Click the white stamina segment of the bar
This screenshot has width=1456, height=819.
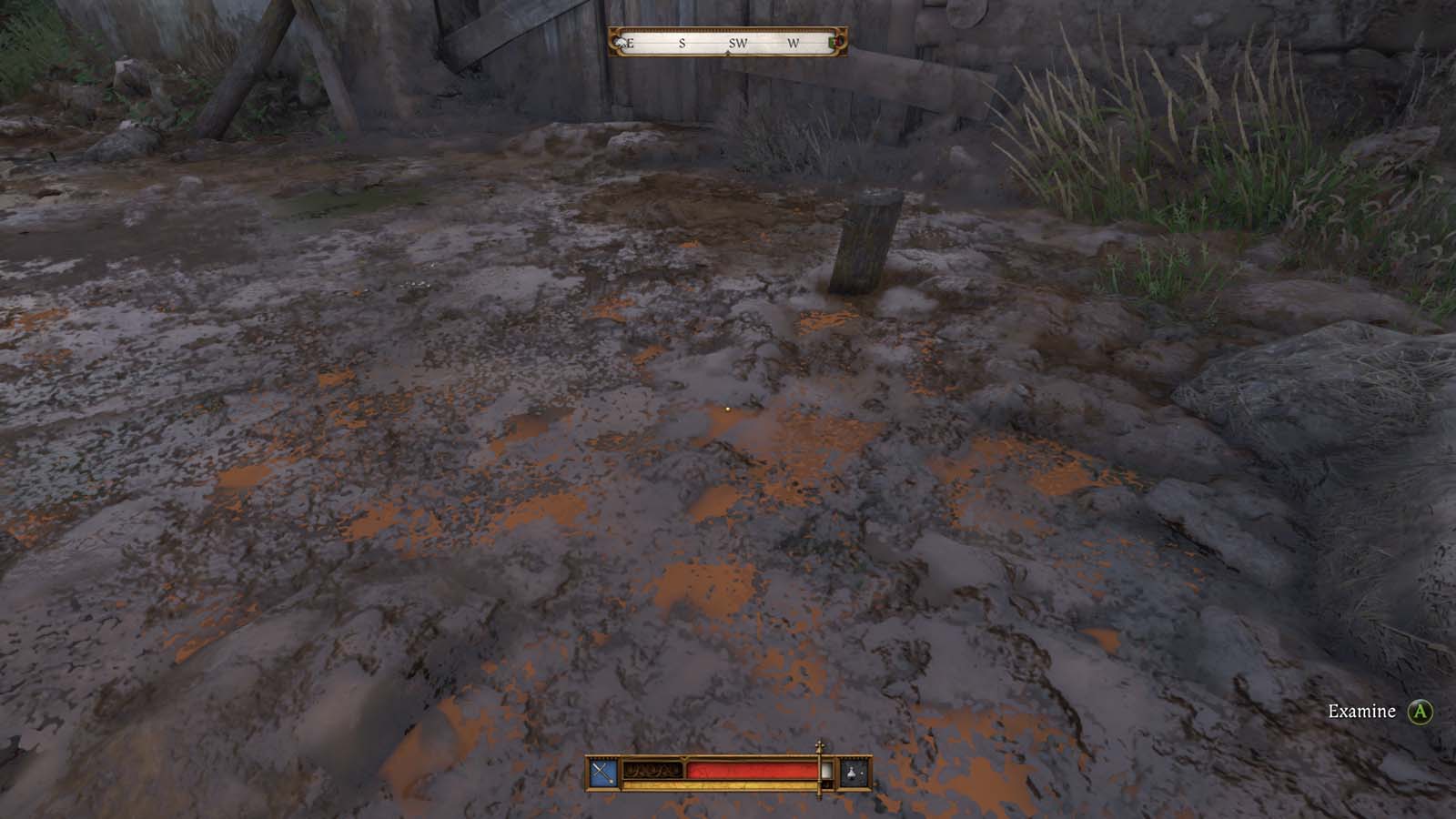(x=826, y=772)
